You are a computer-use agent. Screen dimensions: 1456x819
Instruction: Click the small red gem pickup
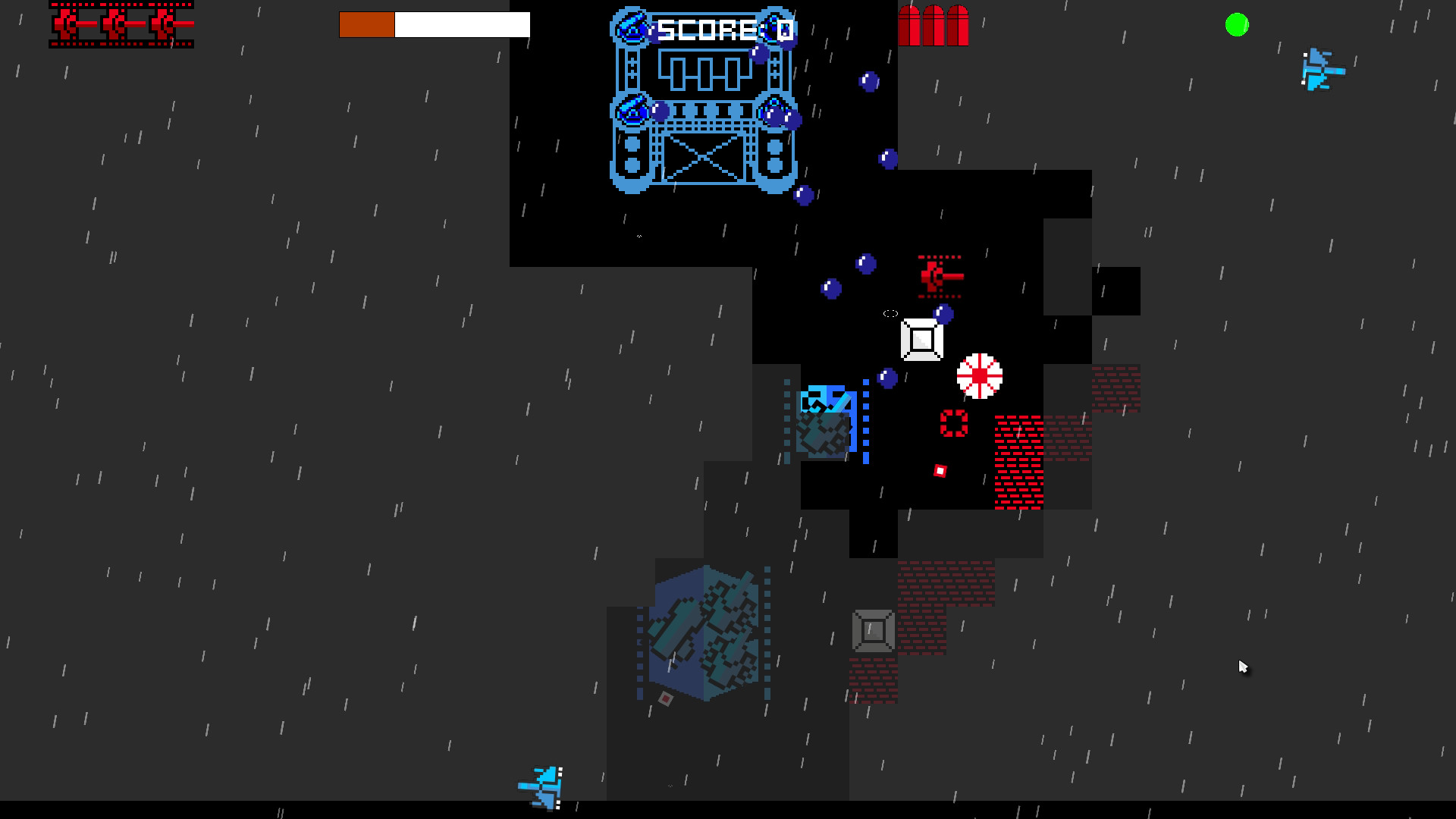pyautogui.click(x=940, y=470)
